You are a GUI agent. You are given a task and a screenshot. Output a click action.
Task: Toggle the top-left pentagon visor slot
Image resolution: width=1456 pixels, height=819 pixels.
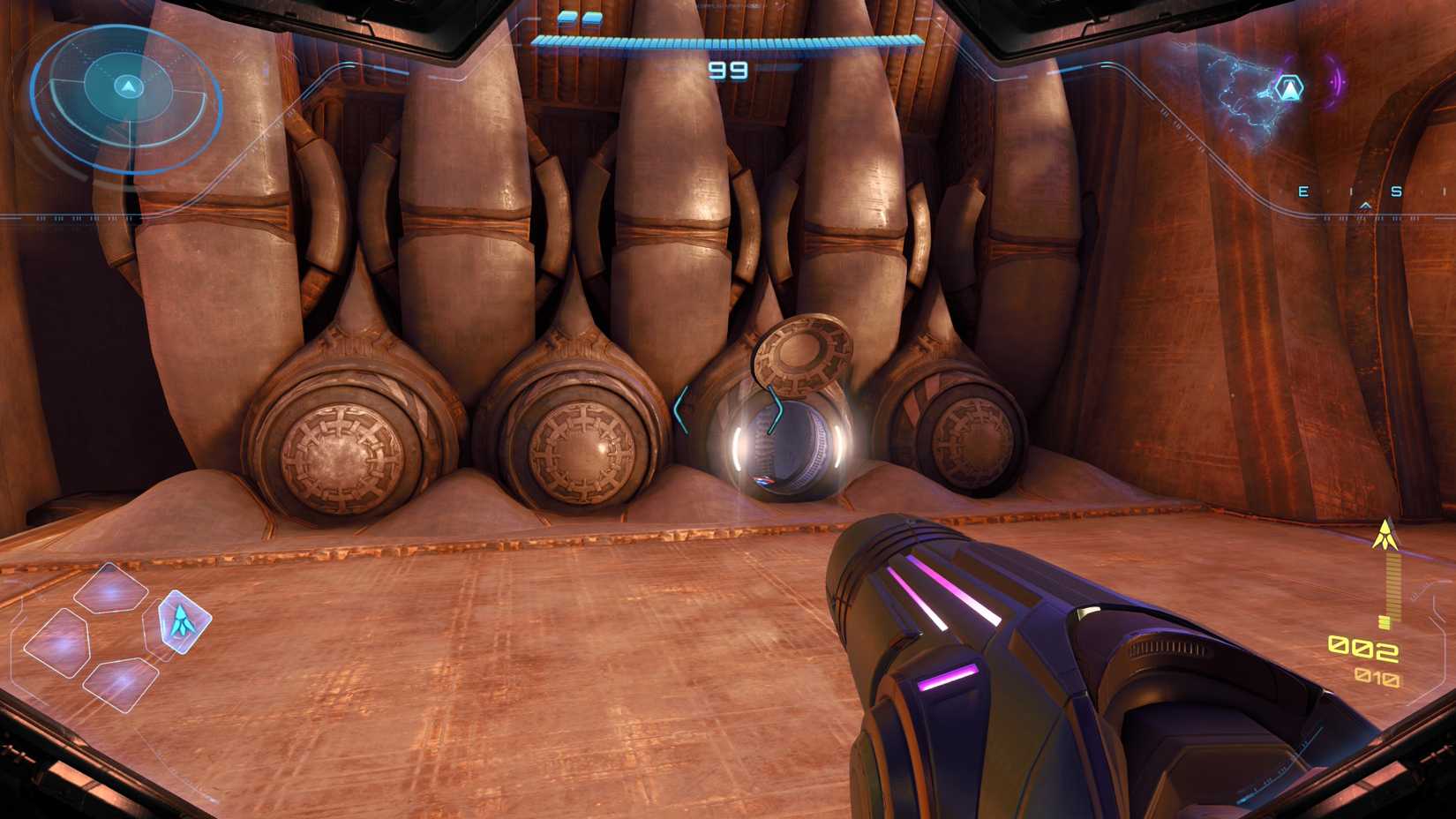click(110, 588)
